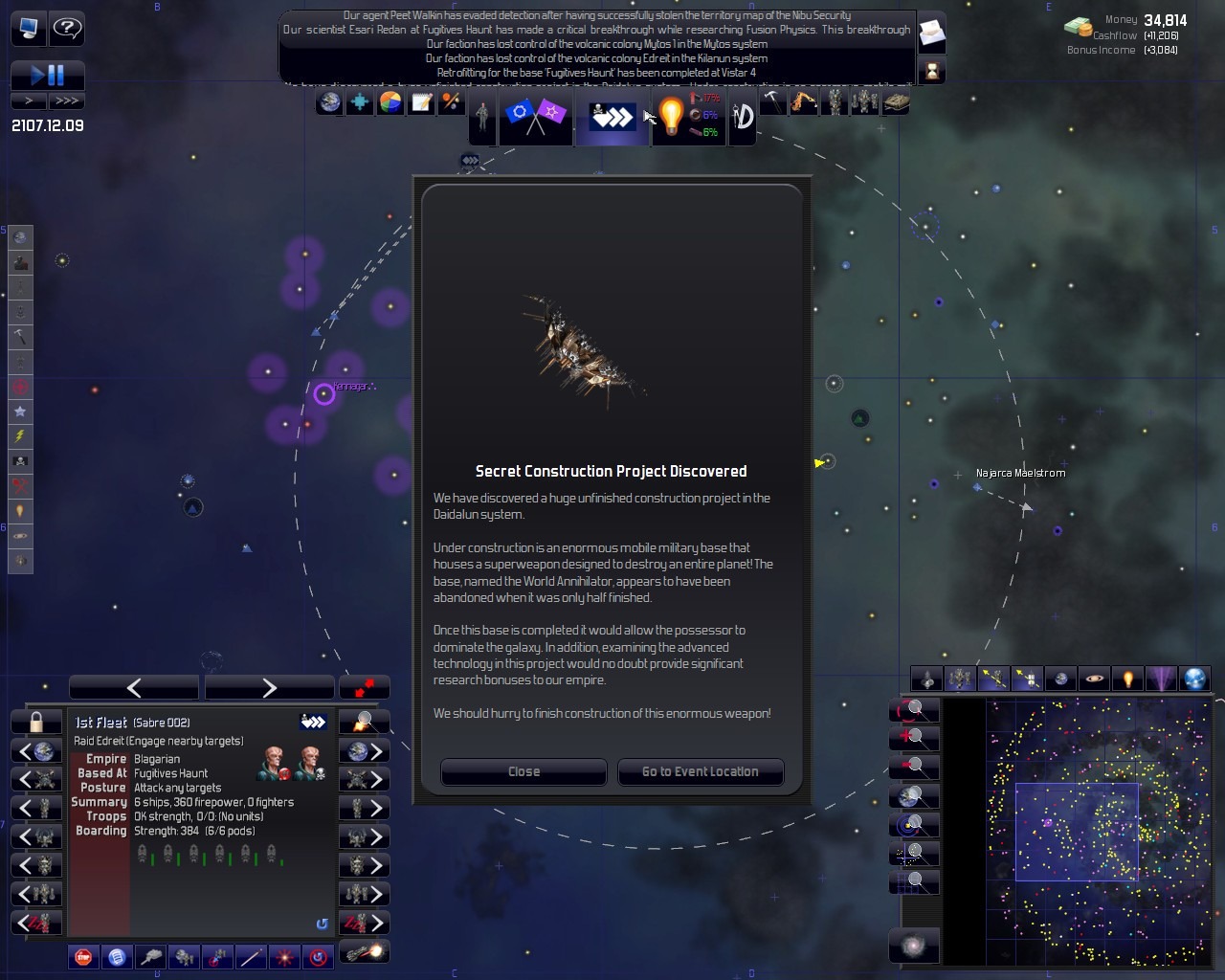Toggle the padlock selection lock
The width and height of the screenshot is (1225, 980).
36,722
